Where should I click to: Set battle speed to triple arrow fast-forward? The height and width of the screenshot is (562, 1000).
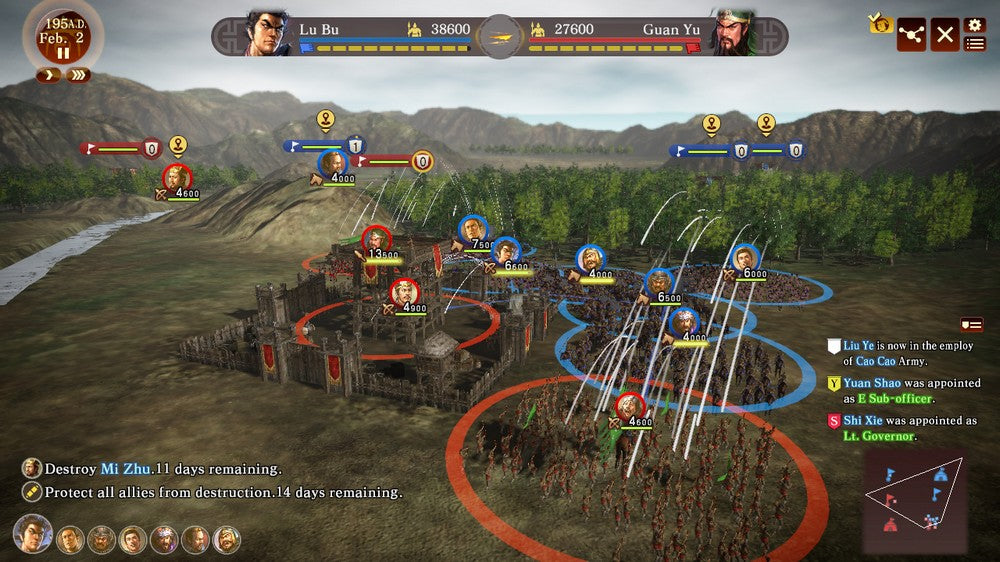pos(78,75)
